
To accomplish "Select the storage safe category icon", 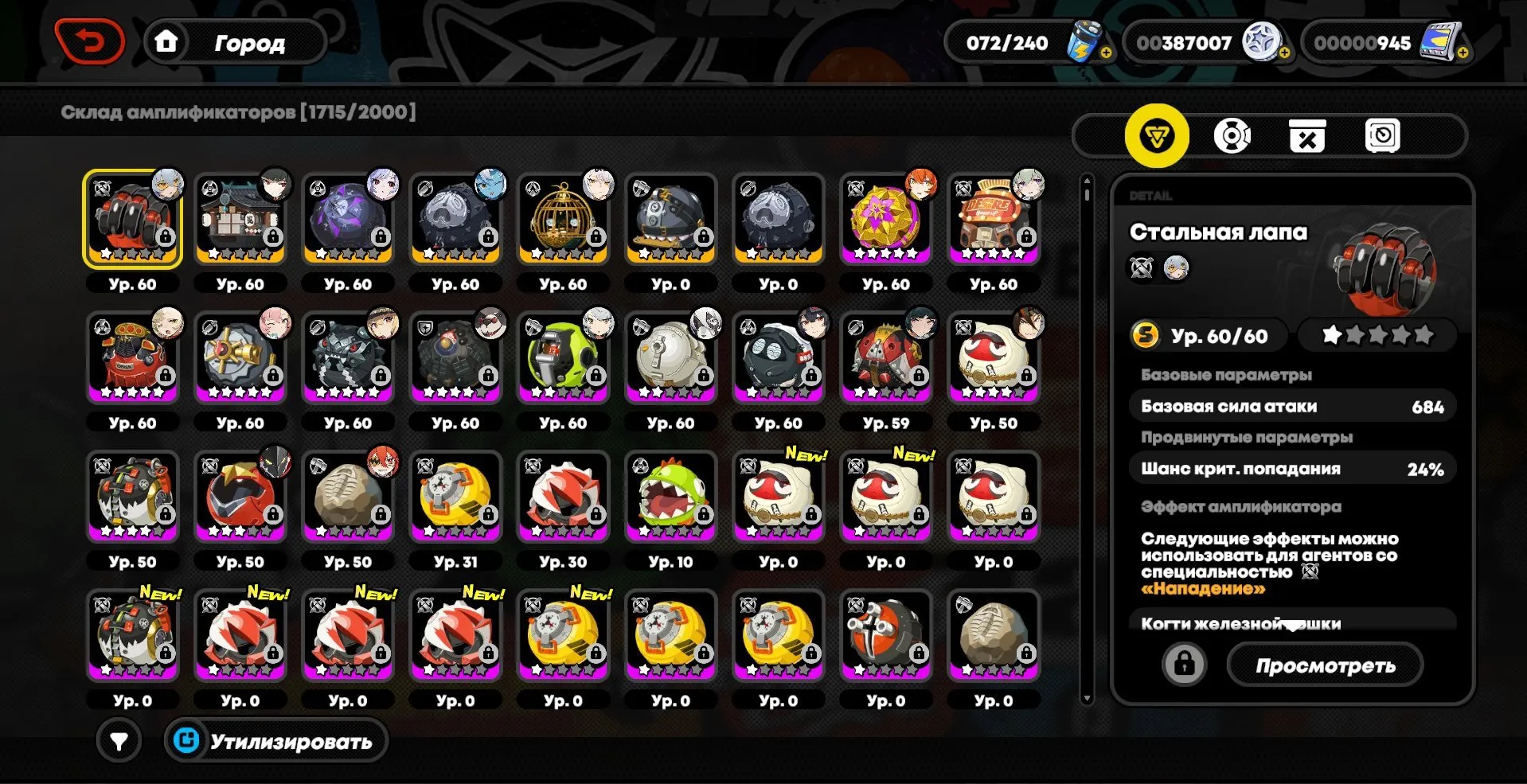I will tap(1384, 135).
